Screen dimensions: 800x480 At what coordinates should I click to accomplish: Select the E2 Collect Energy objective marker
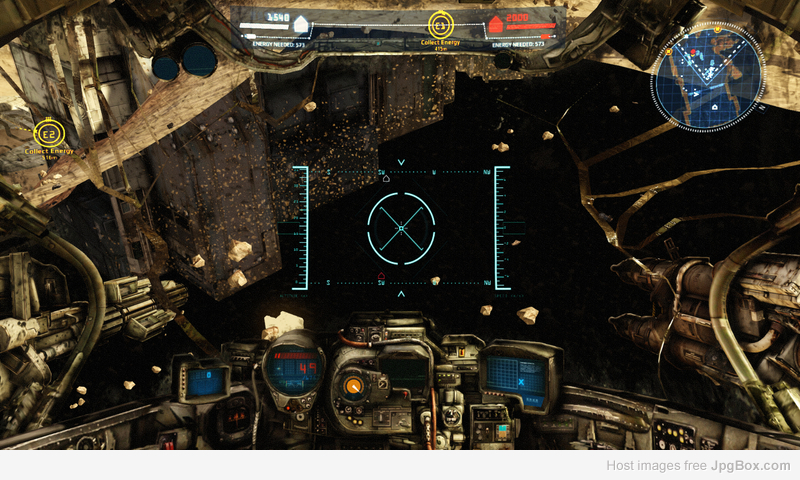pyautogui.click(x=46, y=133)
